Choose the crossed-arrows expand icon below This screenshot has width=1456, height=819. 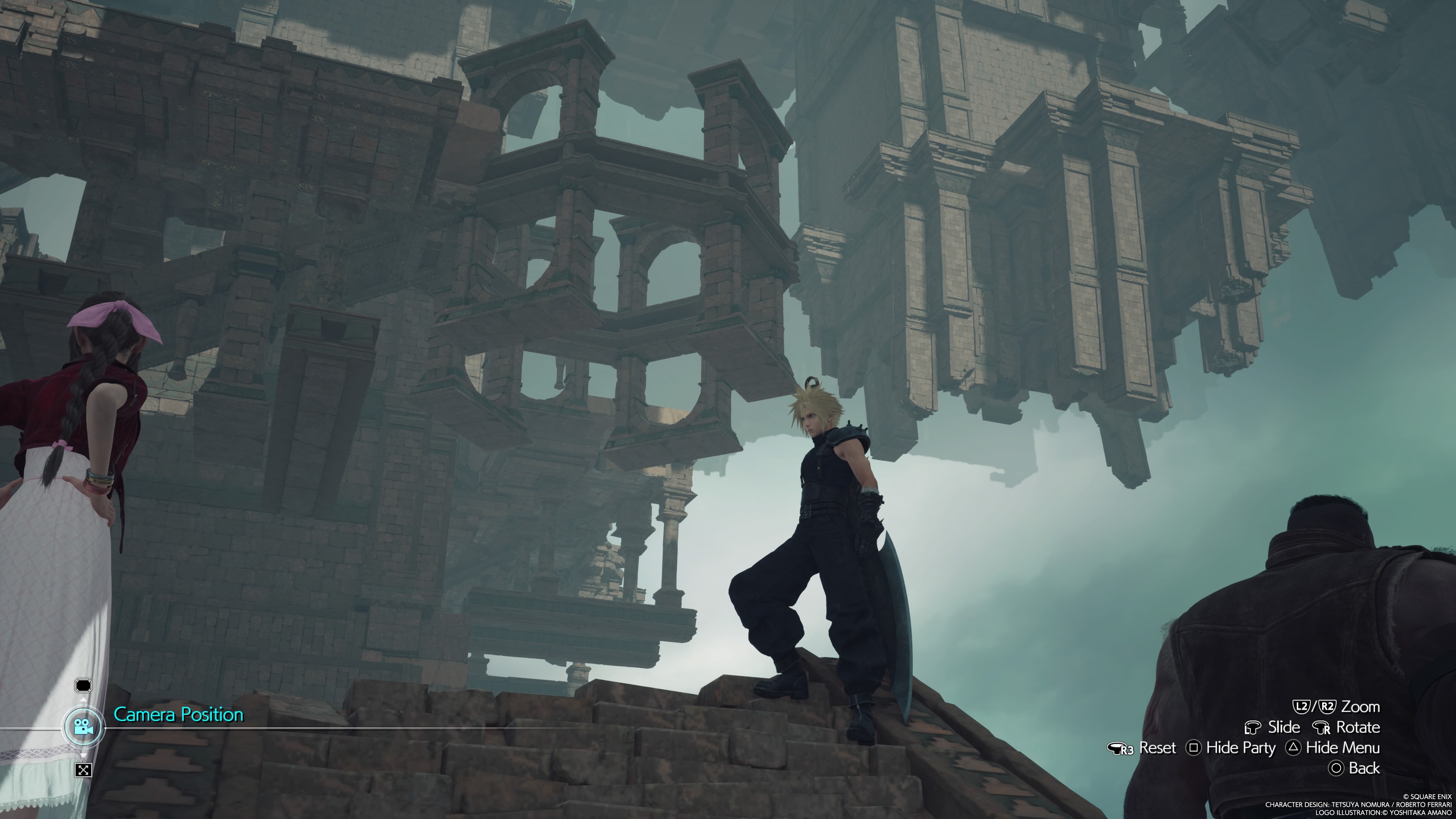(x=83, y=769)
